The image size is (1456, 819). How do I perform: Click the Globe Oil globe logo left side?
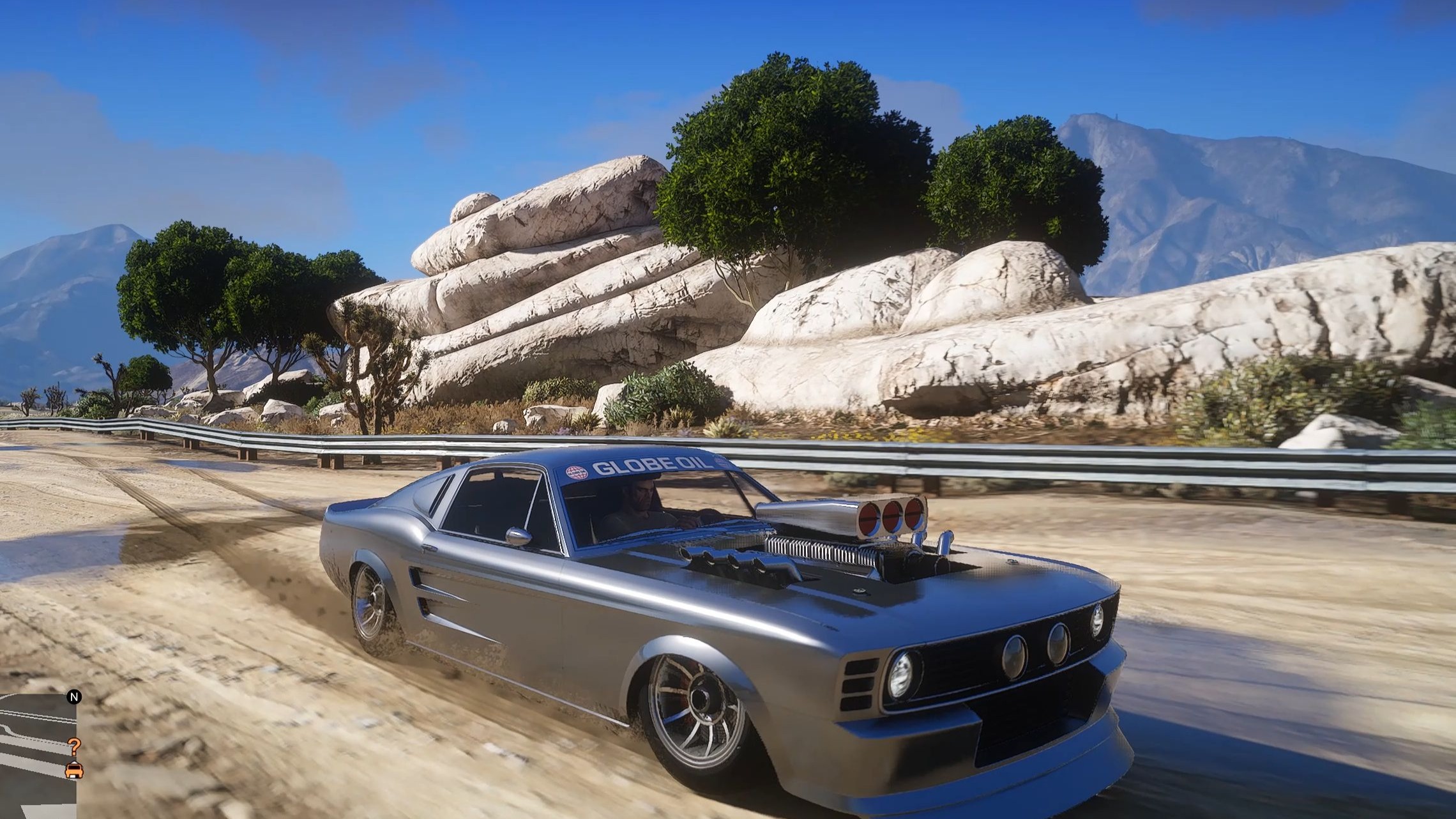(x=575, y=472)
